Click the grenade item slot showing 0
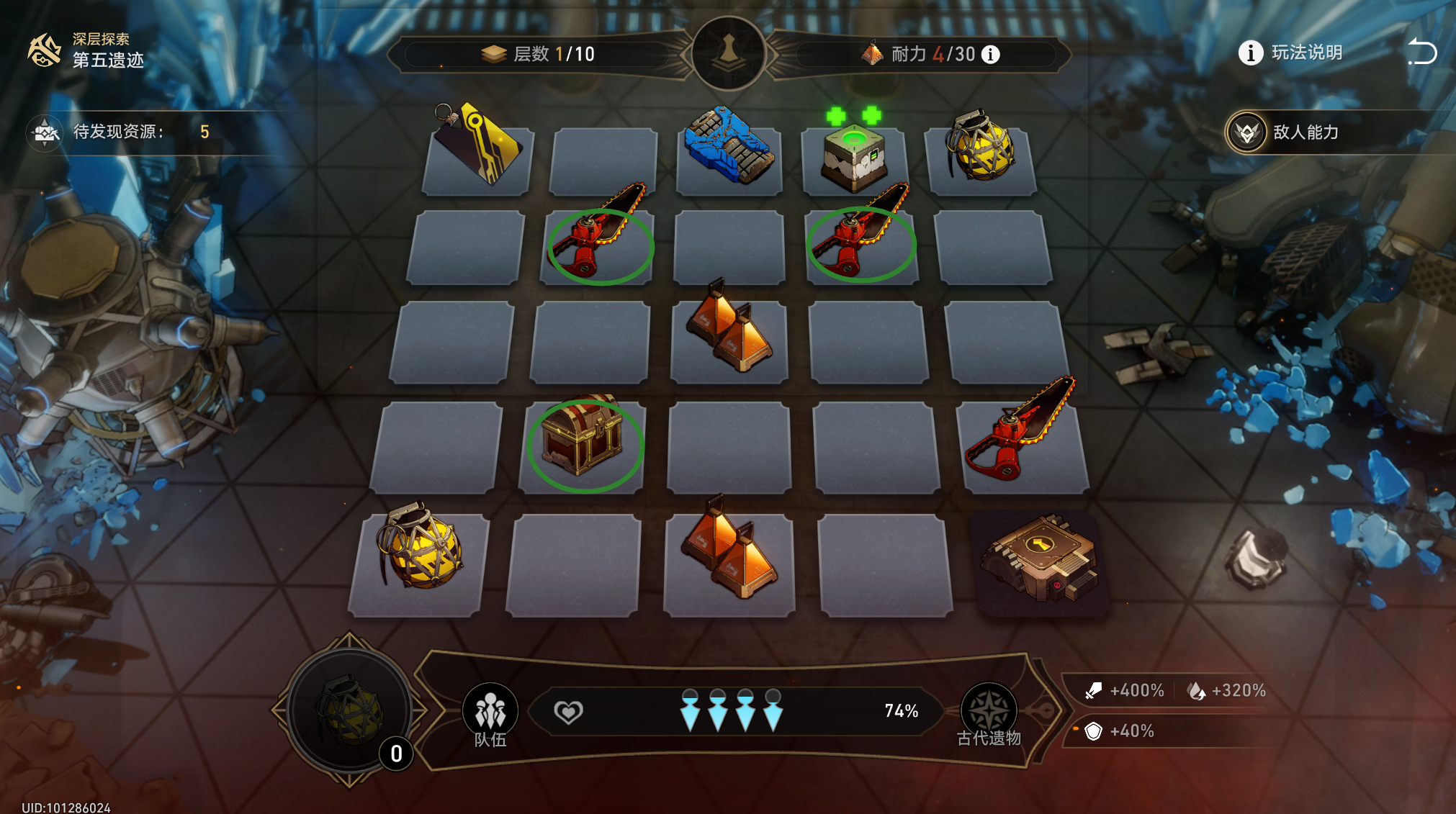The height and width of the screenshot is (814, 1456). pos(350,710)
